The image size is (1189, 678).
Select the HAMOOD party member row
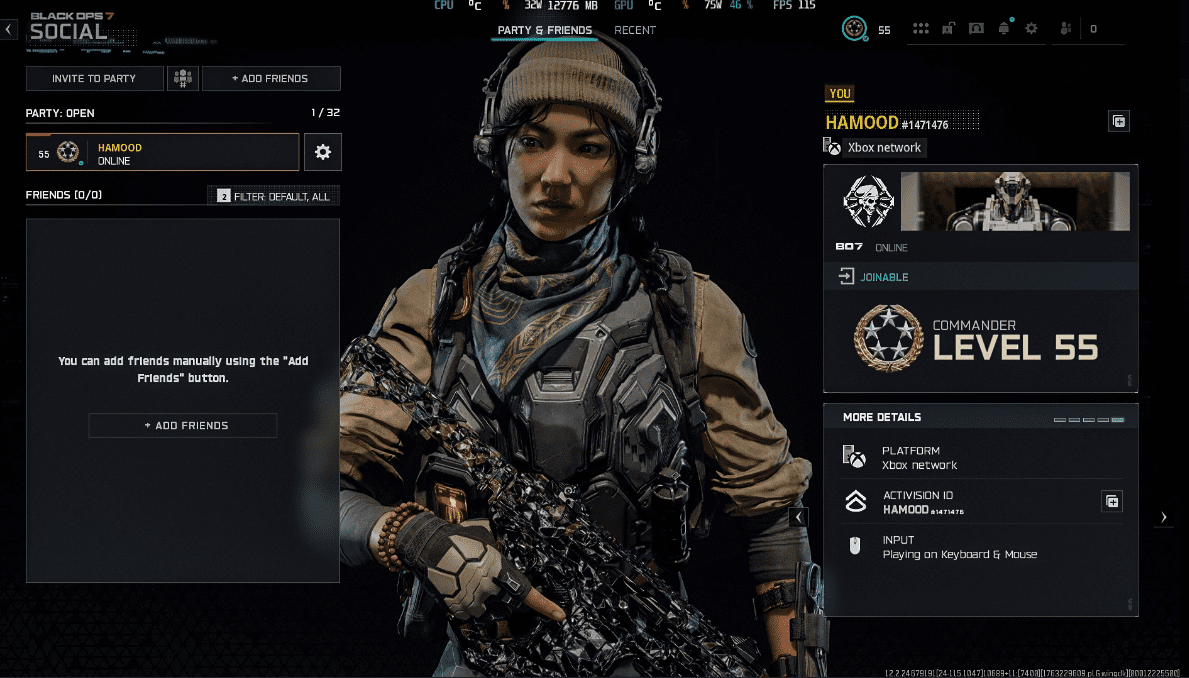pyautogui.click(x=162, y=153)
